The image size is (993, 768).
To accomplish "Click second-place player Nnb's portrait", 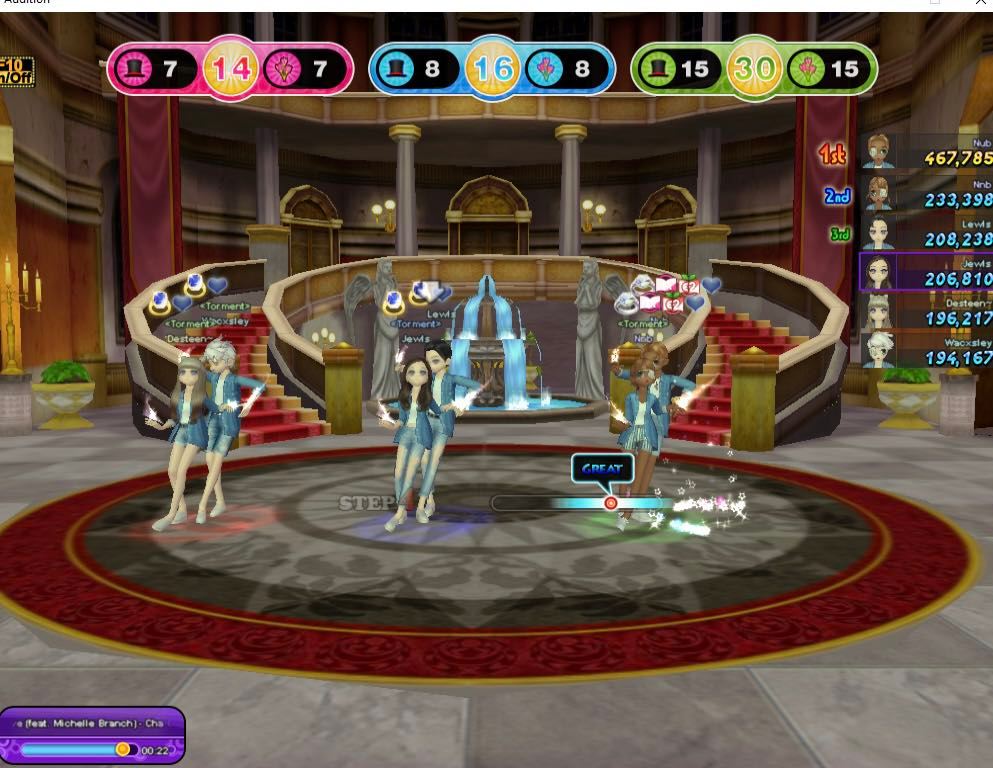I will [878, 193].
